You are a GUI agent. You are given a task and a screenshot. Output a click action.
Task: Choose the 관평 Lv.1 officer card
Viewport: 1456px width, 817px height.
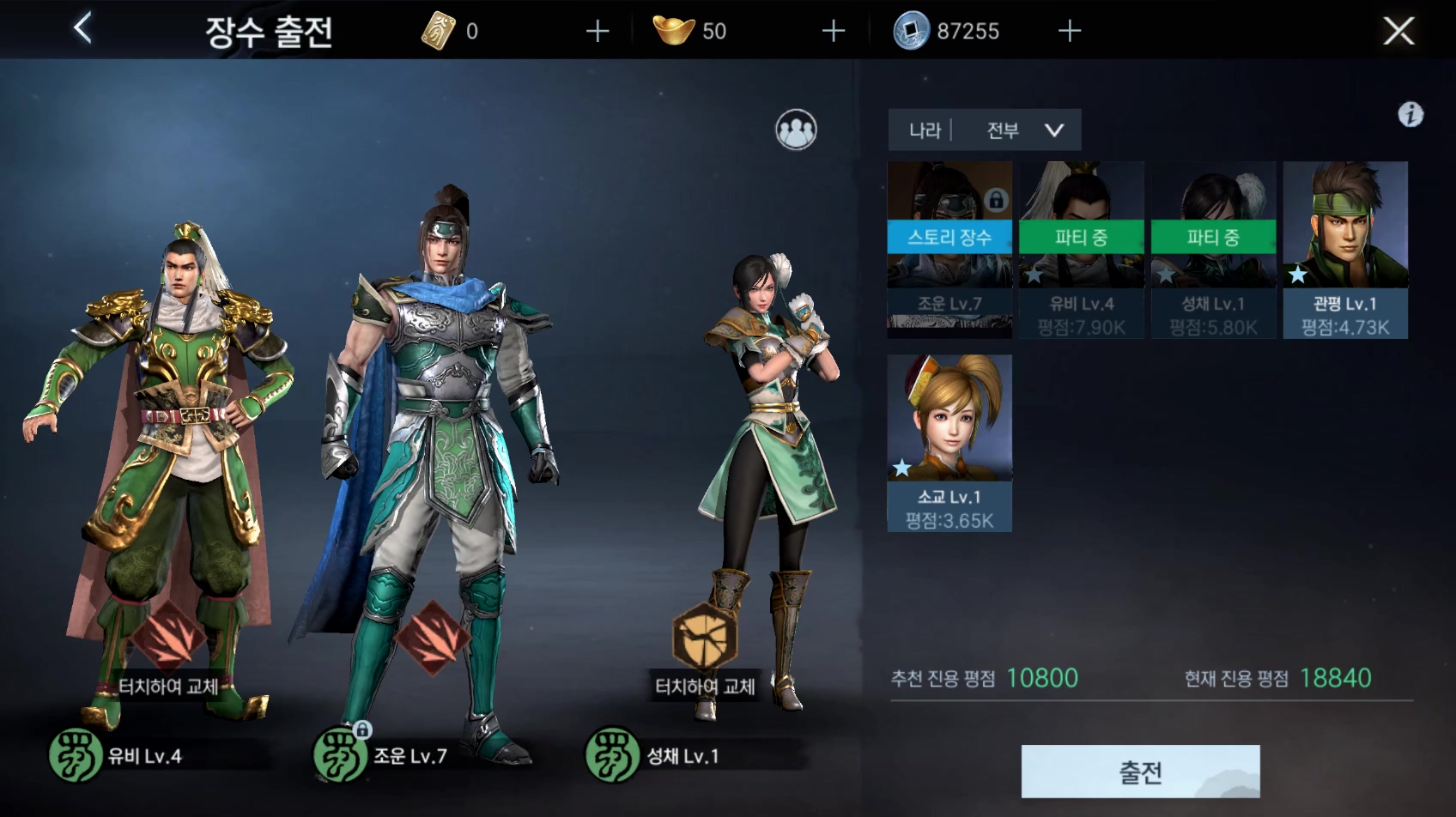click(x=1345, y=249)
